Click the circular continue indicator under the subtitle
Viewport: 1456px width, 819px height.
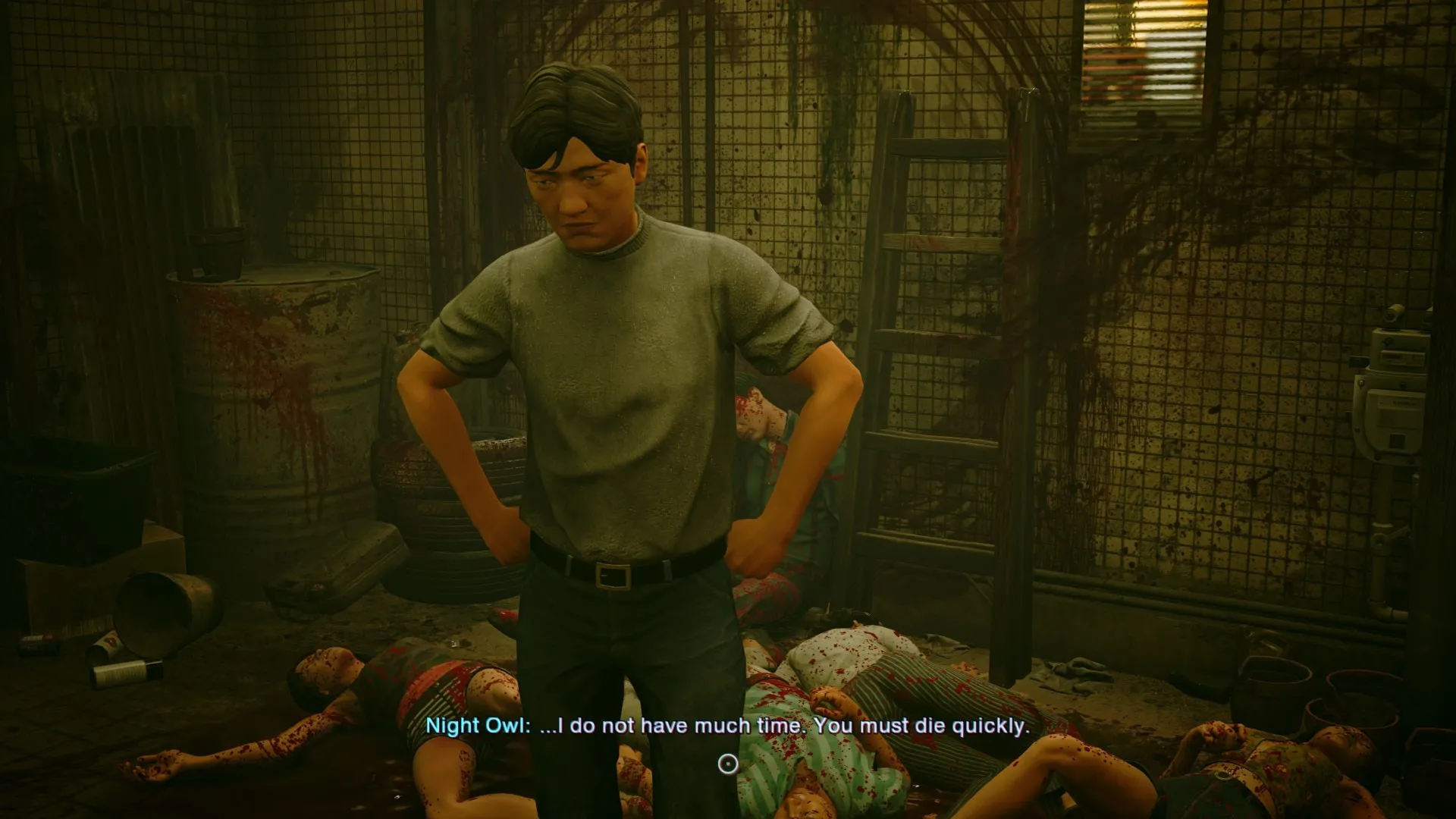pyautogui.click(x=728, y=764)
